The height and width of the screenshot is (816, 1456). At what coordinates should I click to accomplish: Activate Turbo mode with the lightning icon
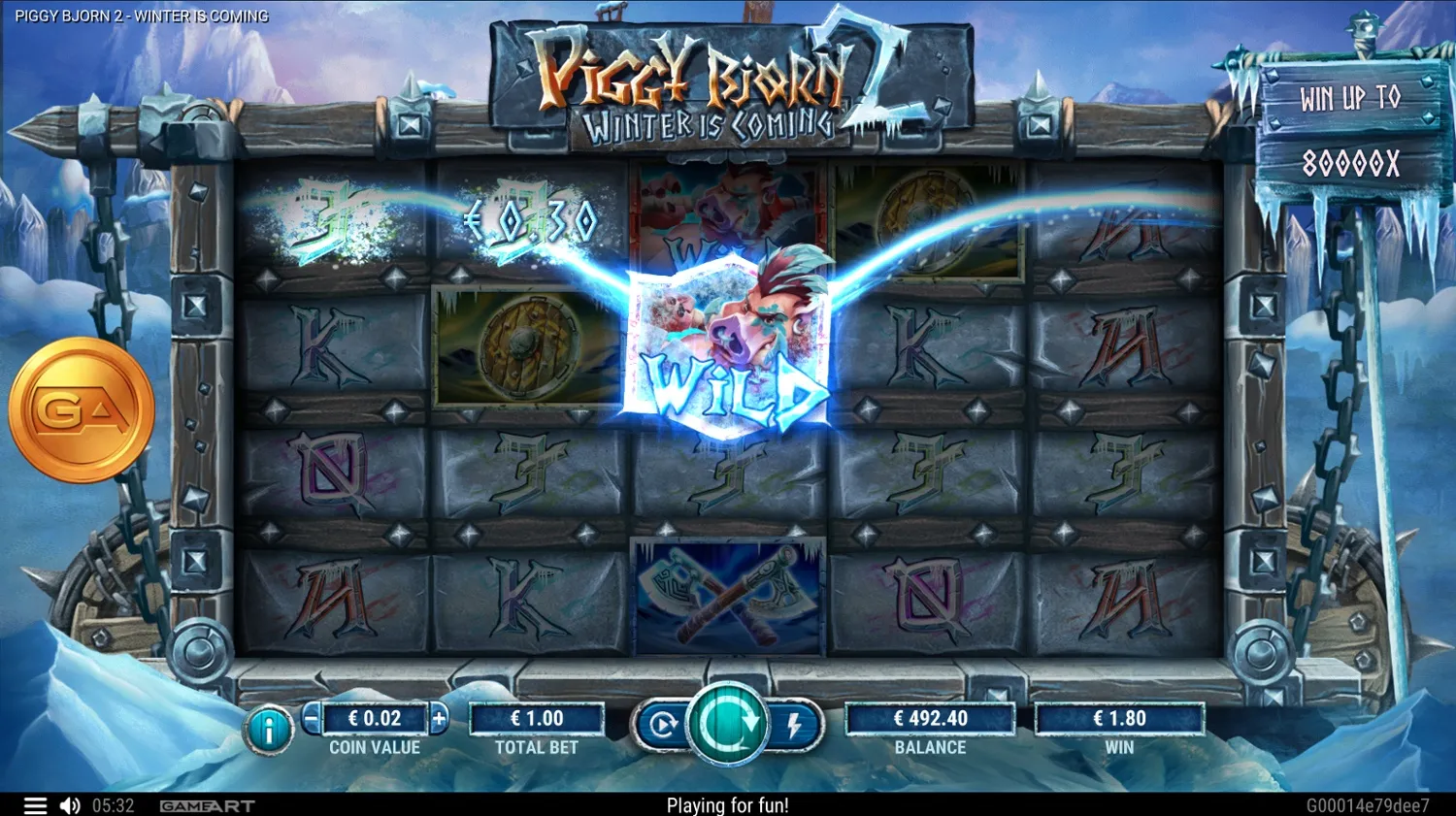(x=794, y=722)
